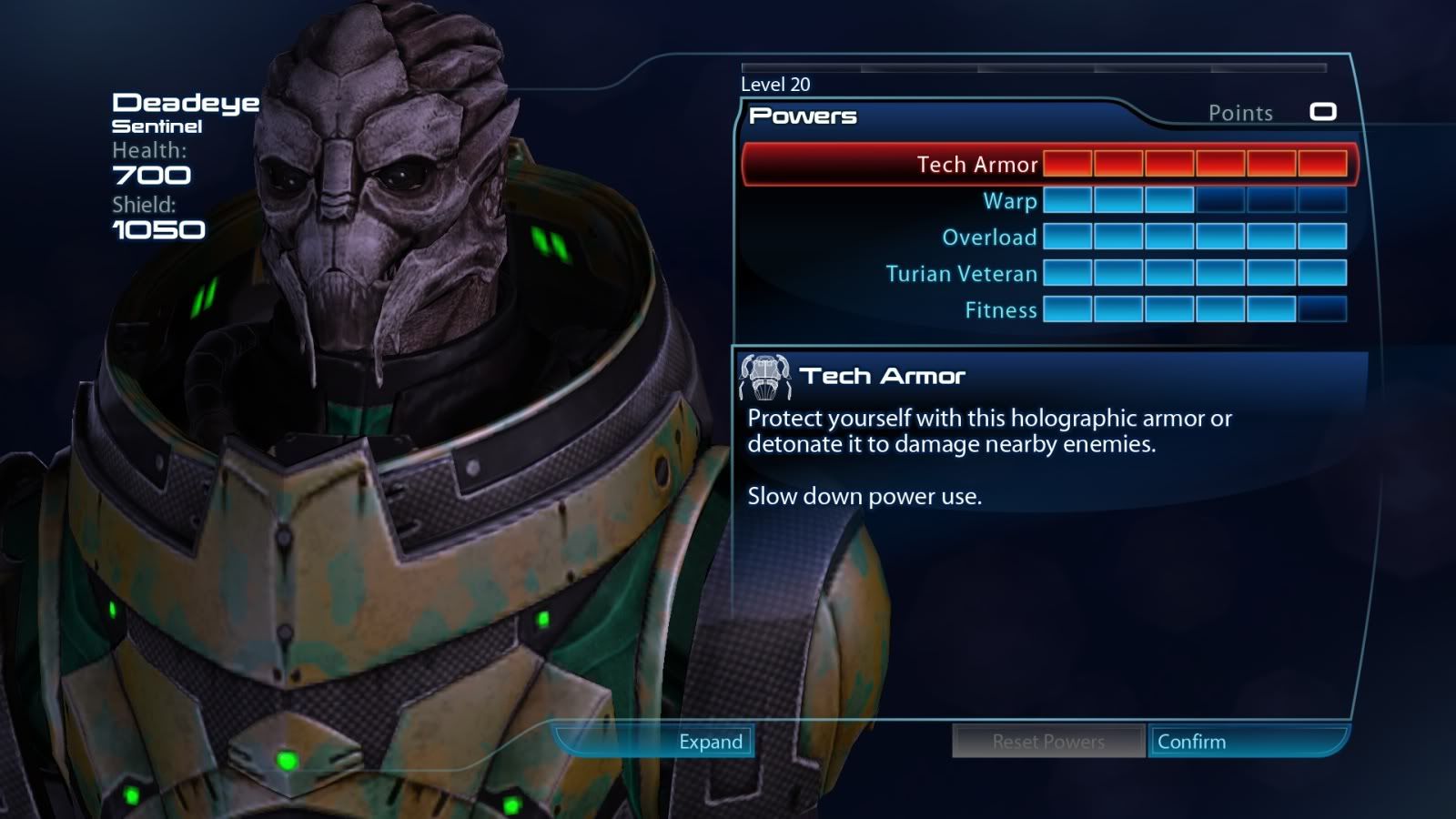Choose the Warp power row
This screenshot has width=1456, height=819.
[x=1009, y=201]
